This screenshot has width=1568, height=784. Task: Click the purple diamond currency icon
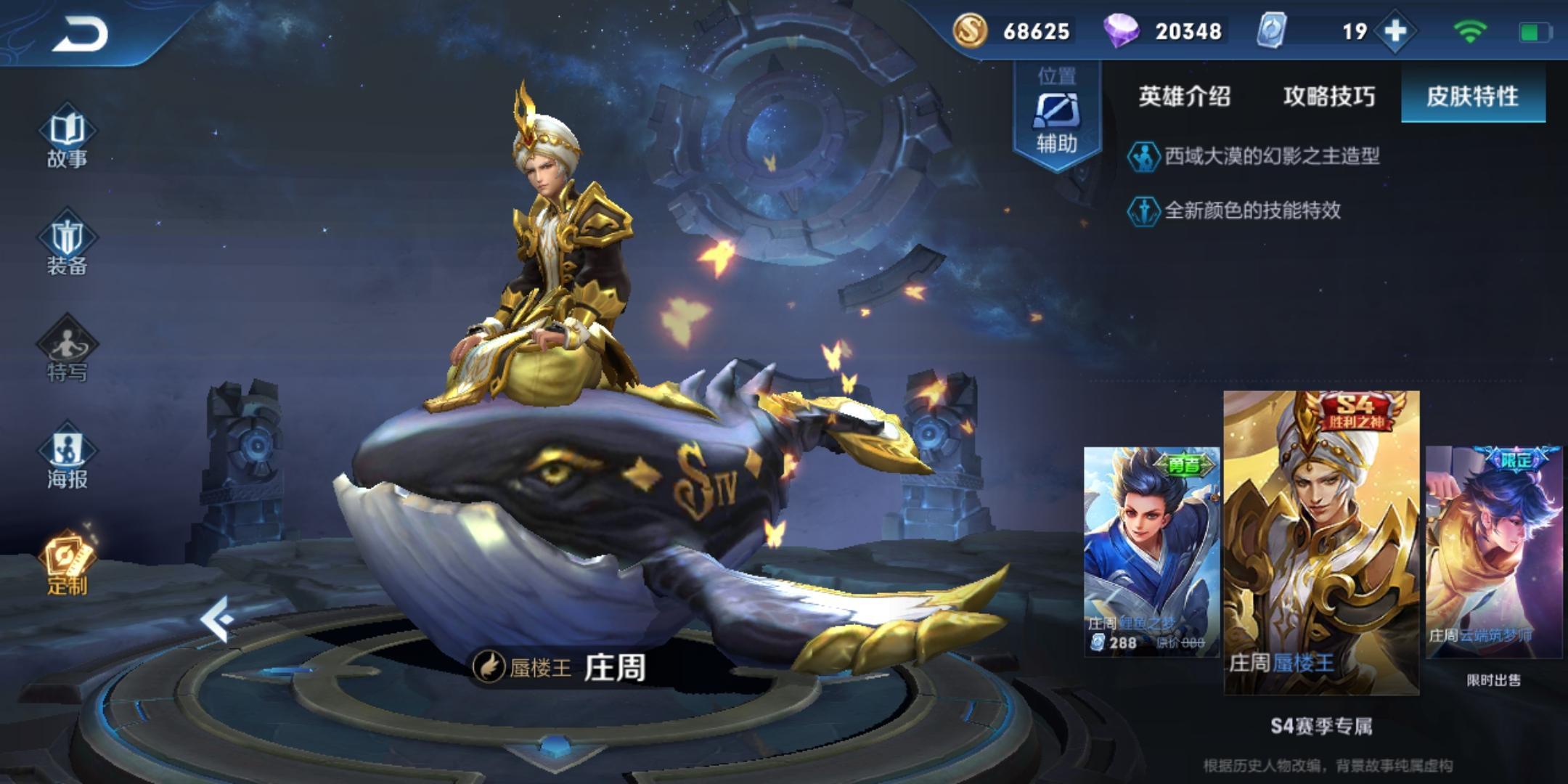pyautogui.click(x=1120, y=30)
